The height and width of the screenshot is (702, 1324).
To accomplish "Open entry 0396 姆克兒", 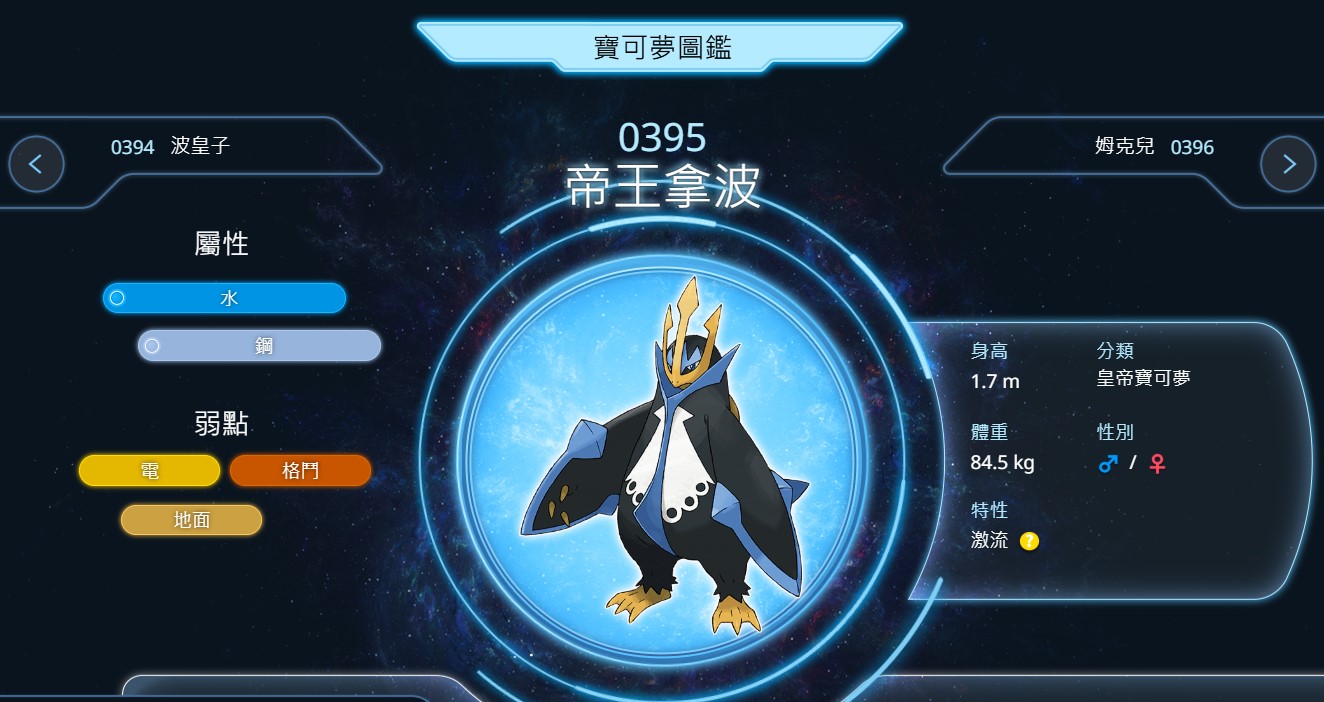I will point(1154,147).
